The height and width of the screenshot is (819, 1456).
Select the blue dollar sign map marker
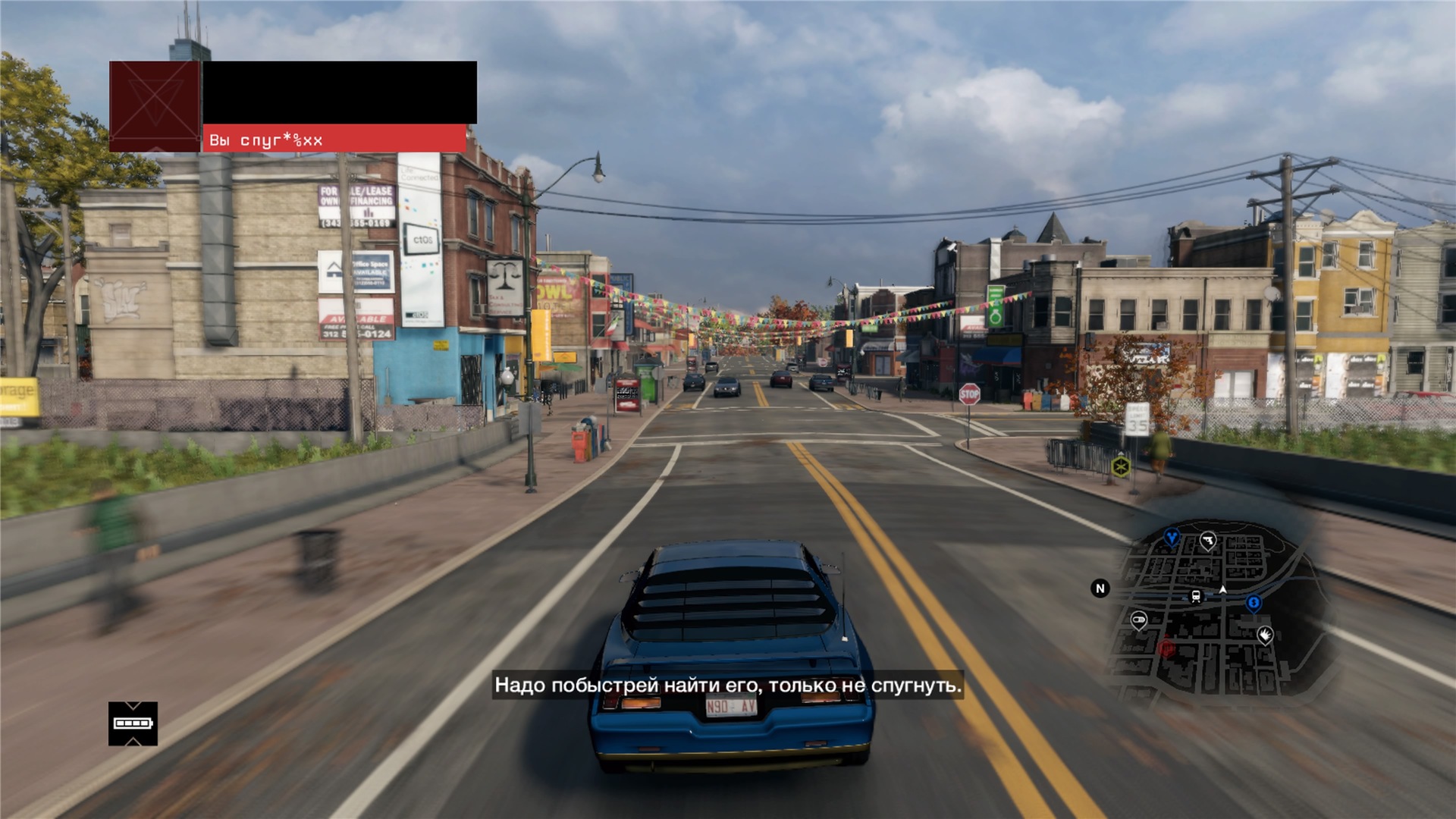coord(1254,603)
